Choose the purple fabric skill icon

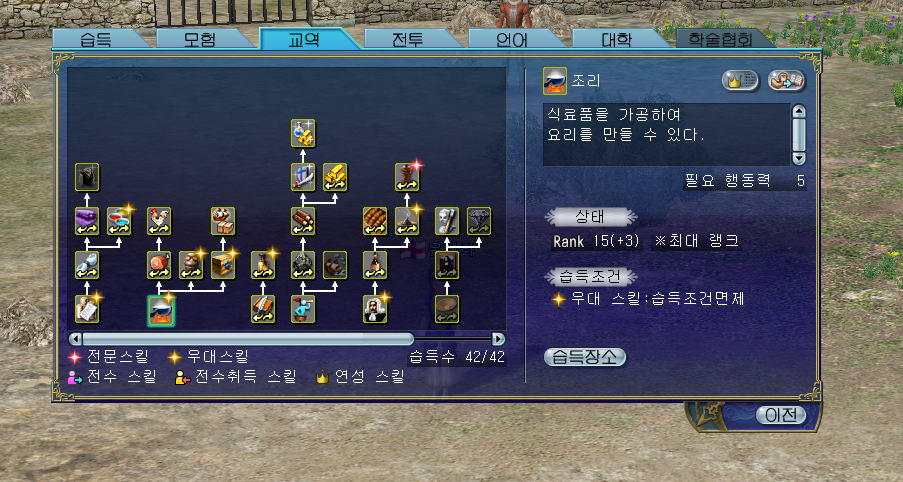[x=87, y=221]
